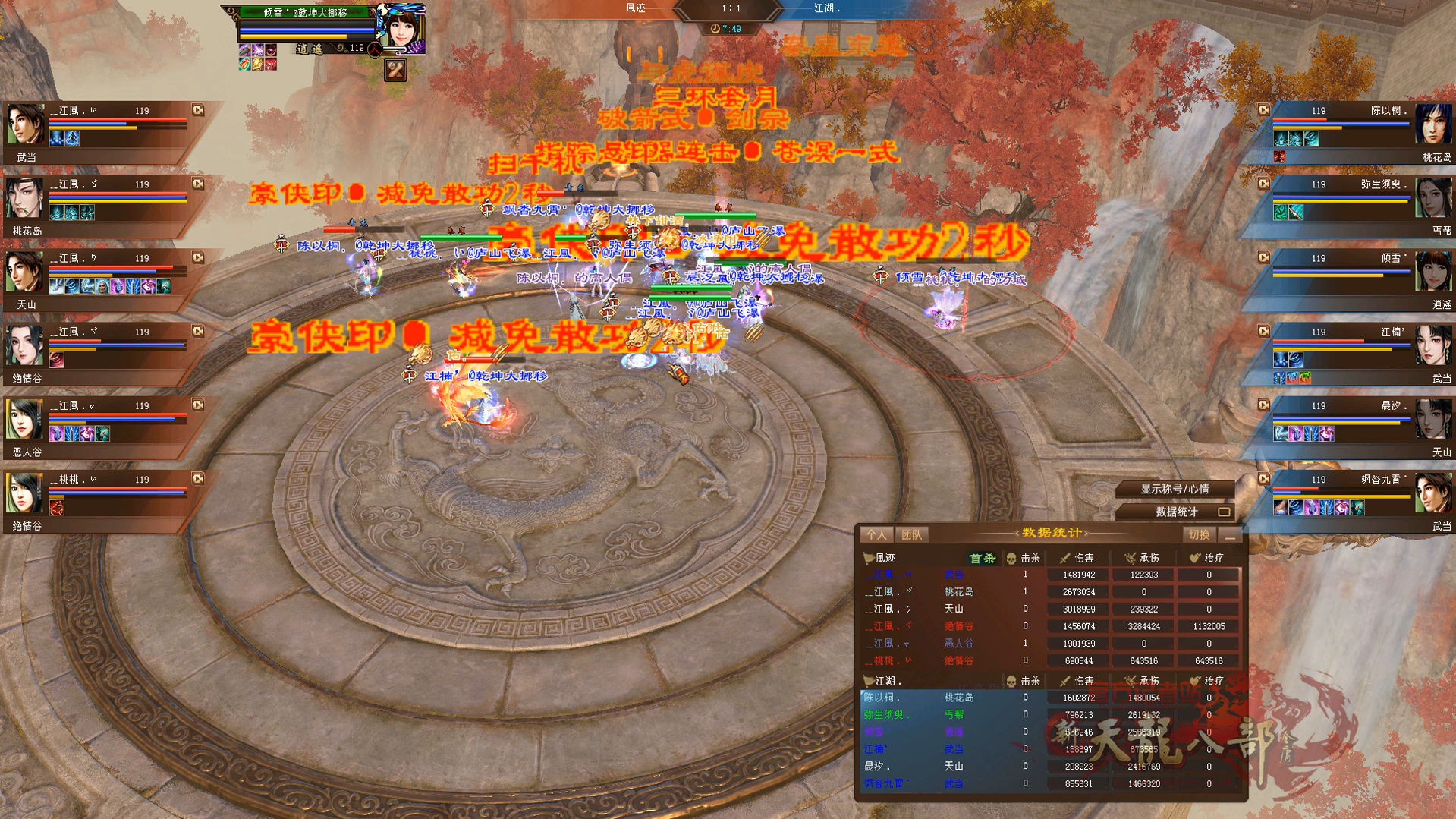Click the arrow button beside 江楠's frame
Image resolution: width=1456 pixels, height=819 pixels.
[x=1263, y=332]
